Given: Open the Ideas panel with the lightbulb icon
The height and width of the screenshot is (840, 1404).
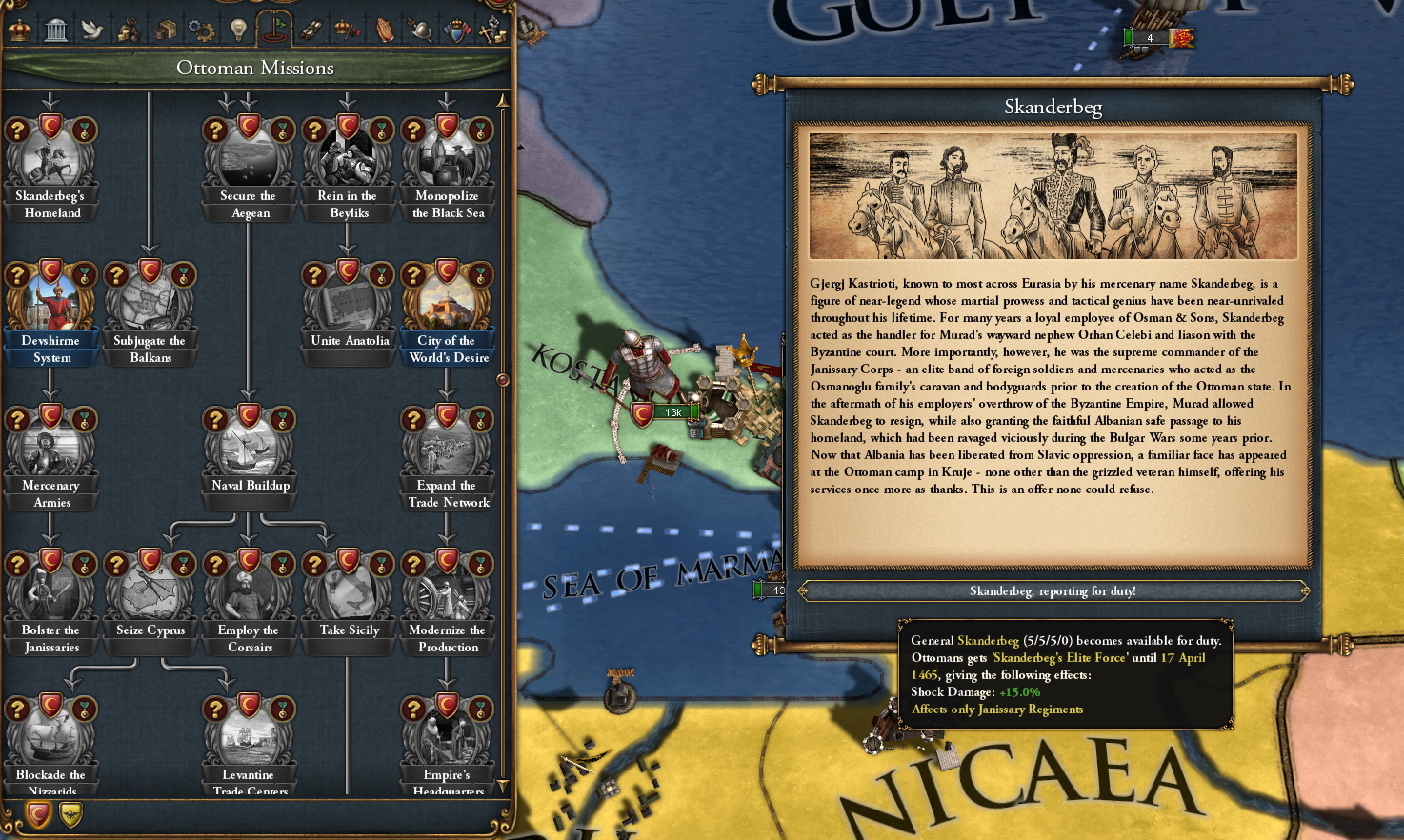Looking at the screenshot, I should (x=237, y=29).
